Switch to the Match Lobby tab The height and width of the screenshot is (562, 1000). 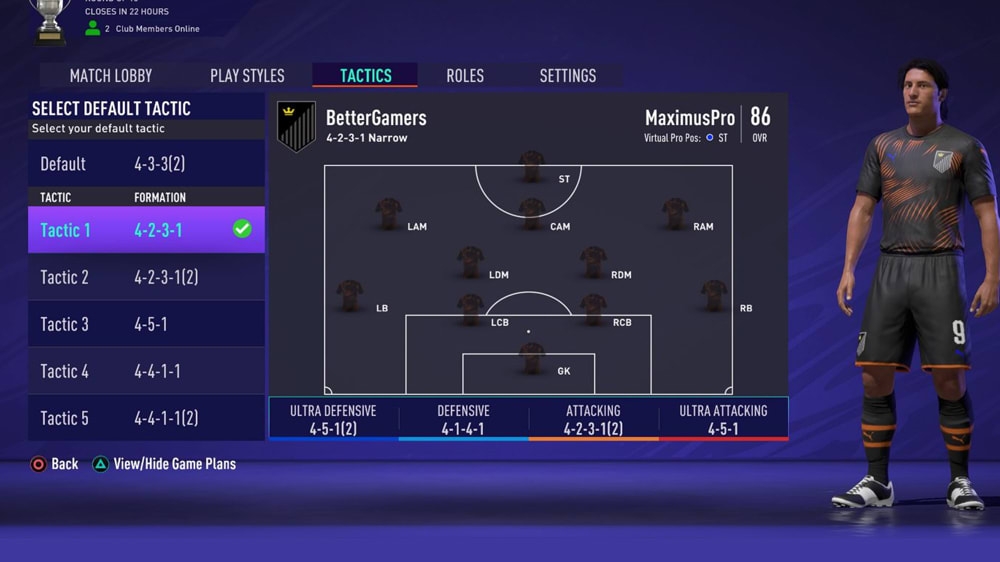point(111,76)
